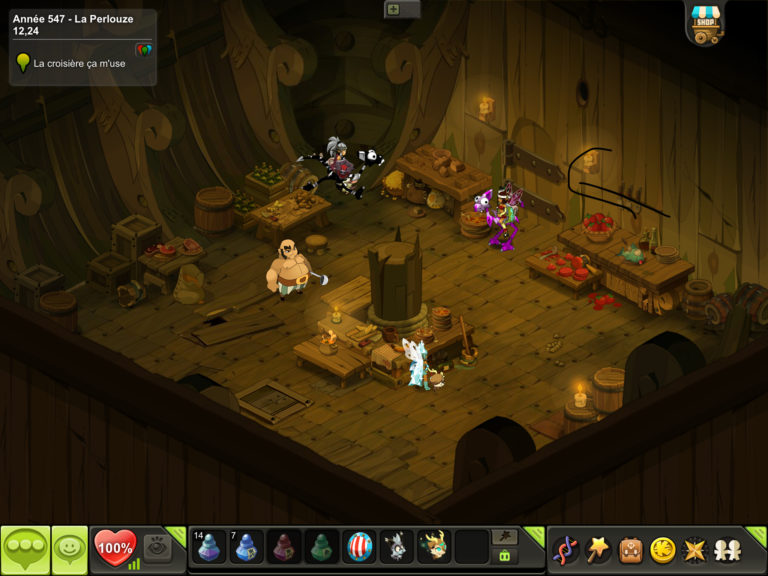Viewport: 768px width, 576px height.
Task: Select the red striped balloon item
Action: click(359, 547)
